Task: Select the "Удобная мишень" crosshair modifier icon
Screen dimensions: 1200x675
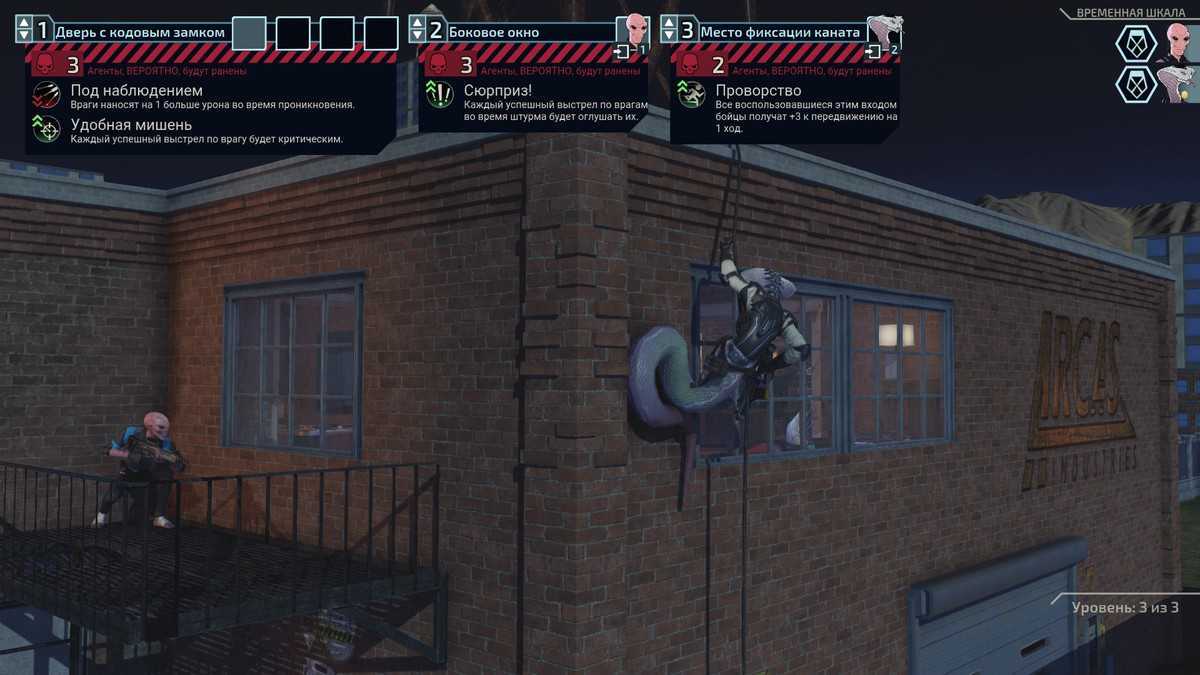Action: pyautogui.click(x=46, y=130)
